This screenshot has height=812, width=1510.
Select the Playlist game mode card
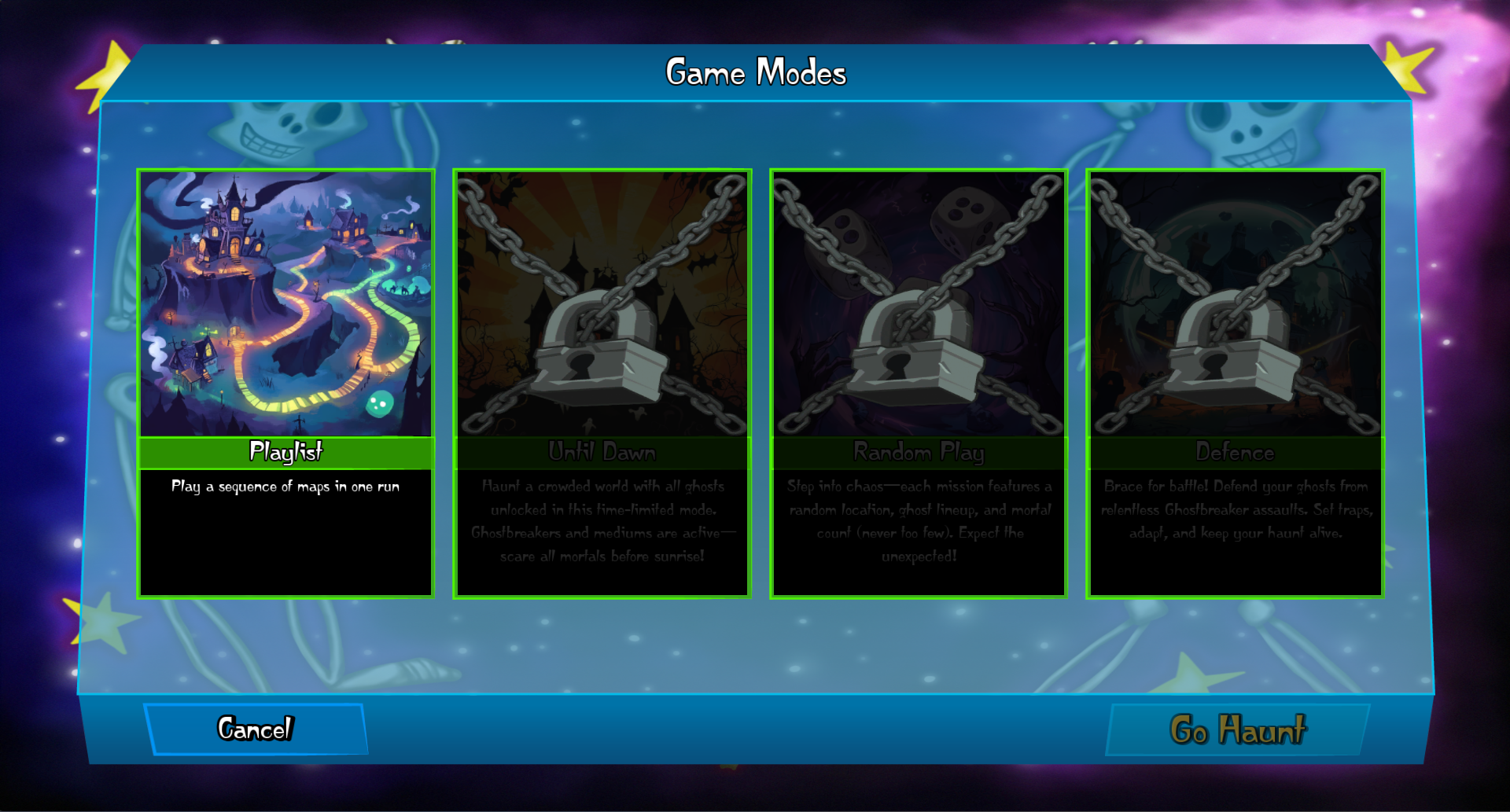pos(286,303)
